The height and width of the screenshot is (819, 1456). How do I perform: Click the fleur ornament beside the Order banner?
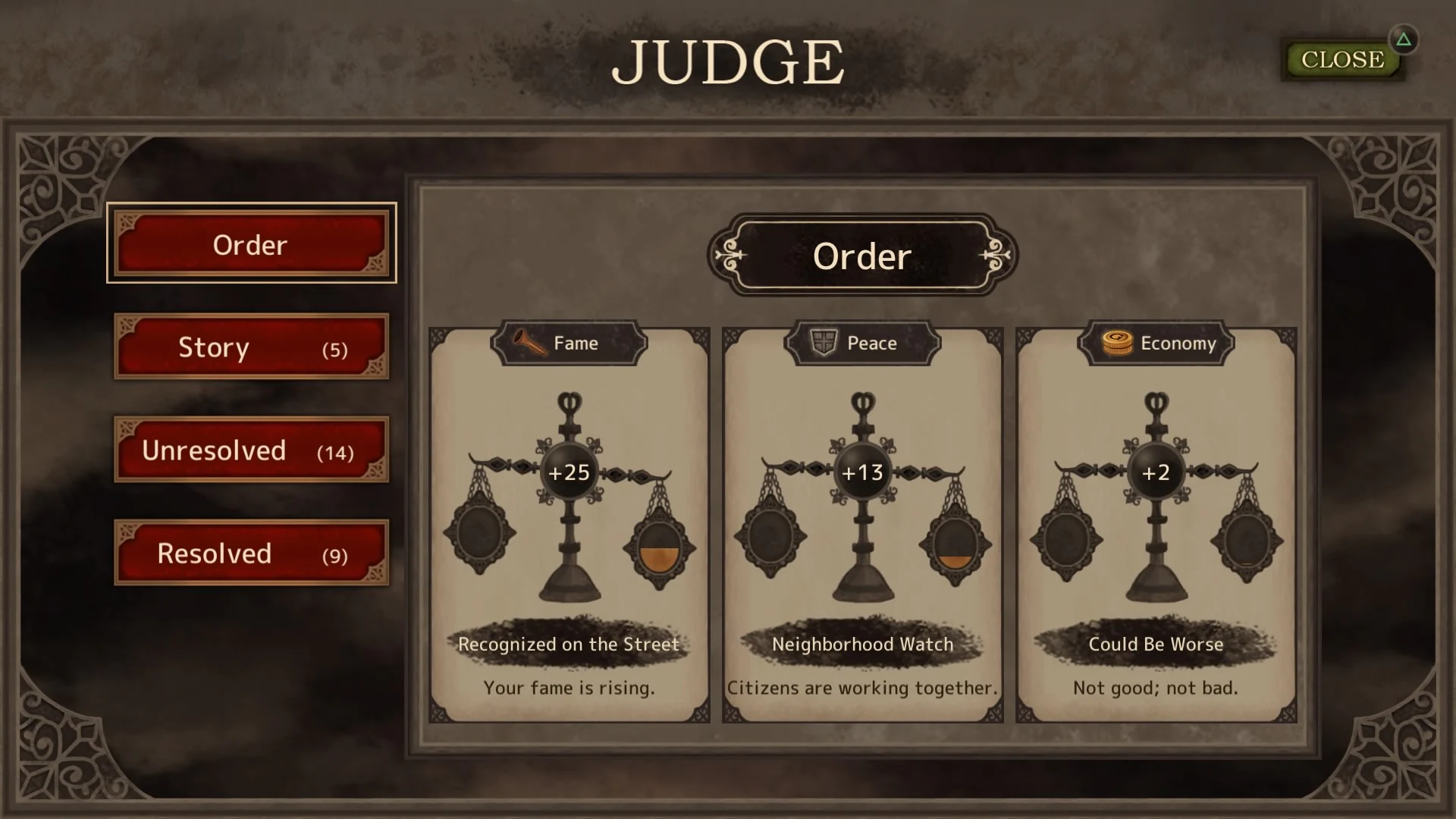730,256
